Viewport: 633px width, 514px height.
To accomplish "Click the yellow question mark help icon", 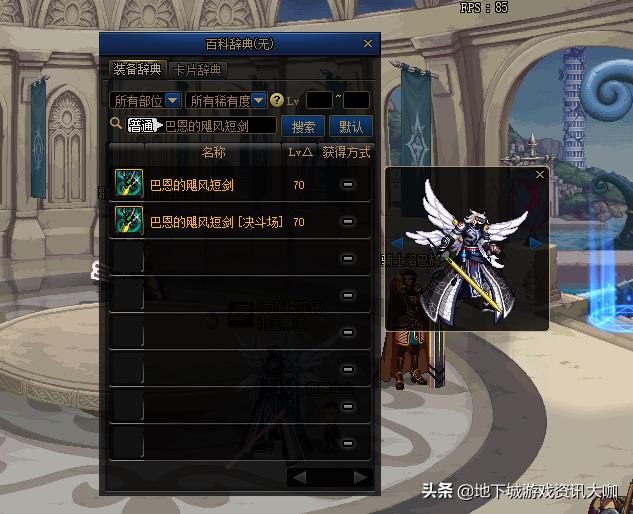I will point(277,100).
